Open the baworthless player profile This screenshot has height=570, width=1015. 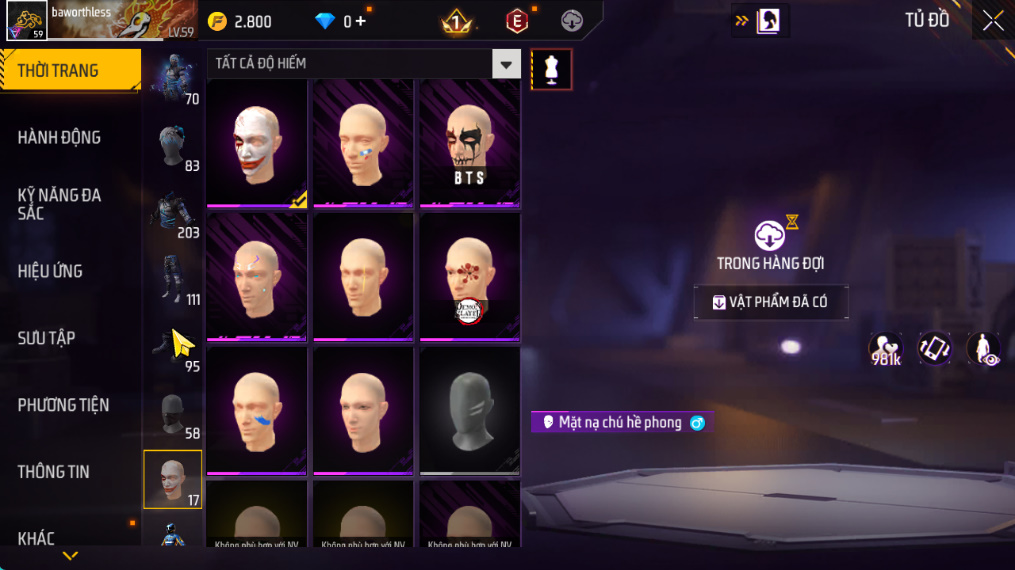click(x=27, y=20)
